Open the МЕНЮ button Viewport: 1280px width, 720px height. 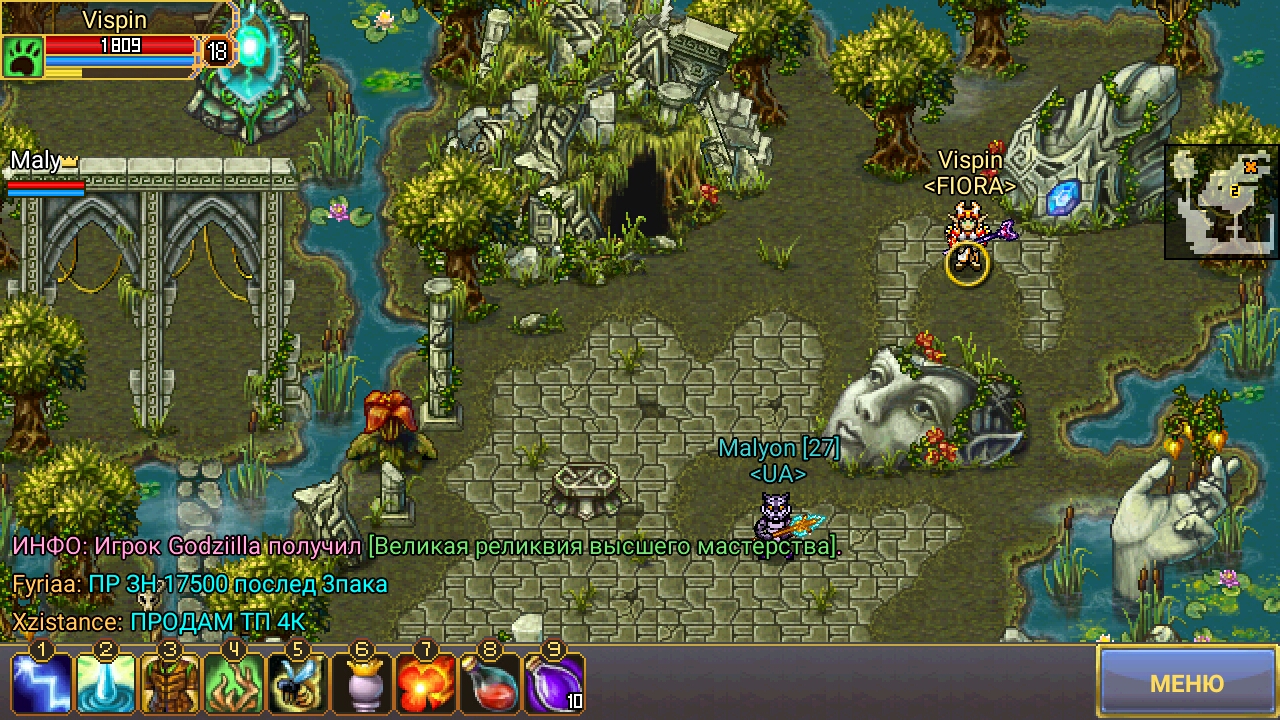coord(1187,683)
